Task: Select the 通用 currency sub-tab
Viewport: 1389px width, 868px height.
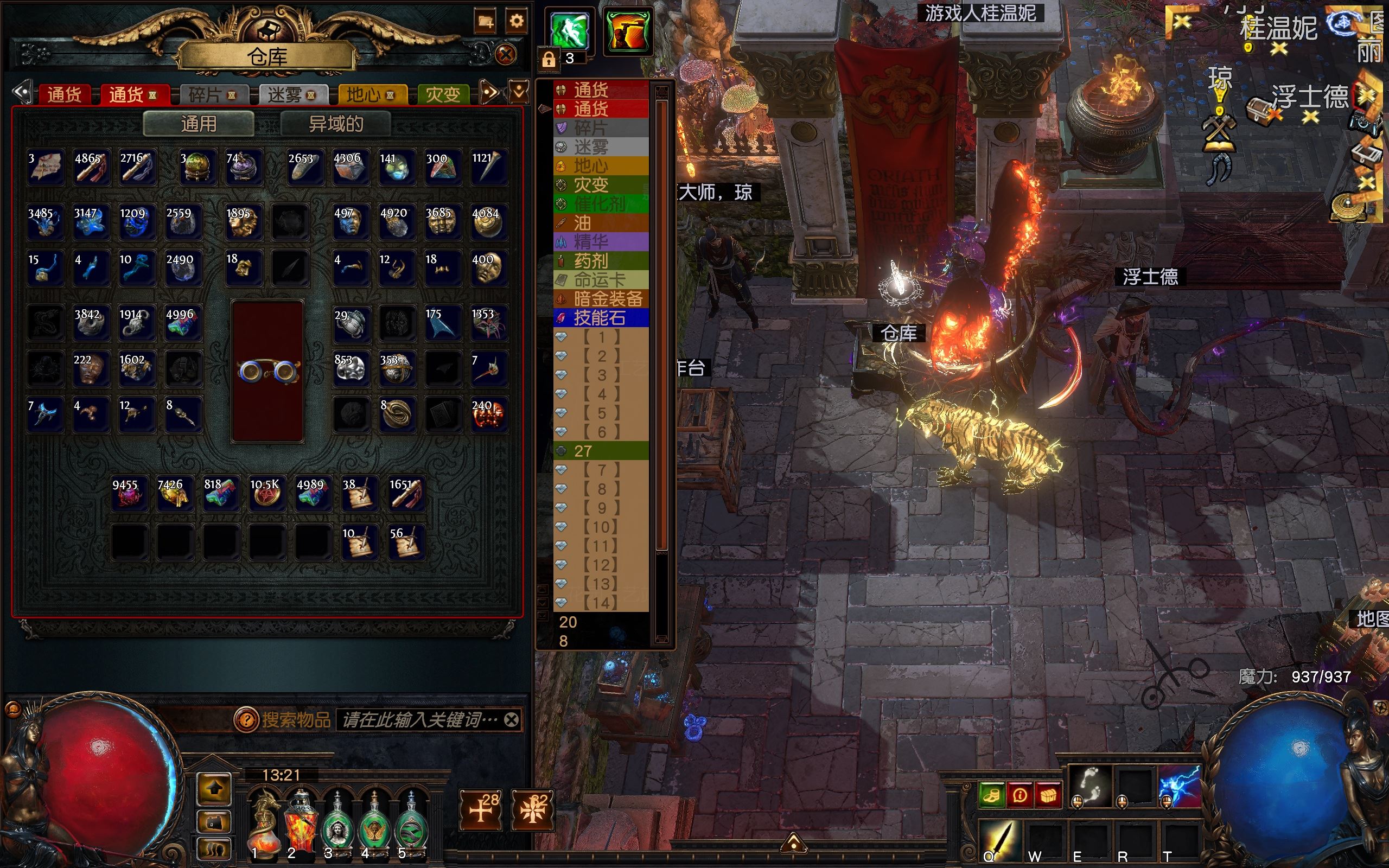Action: 199,124
